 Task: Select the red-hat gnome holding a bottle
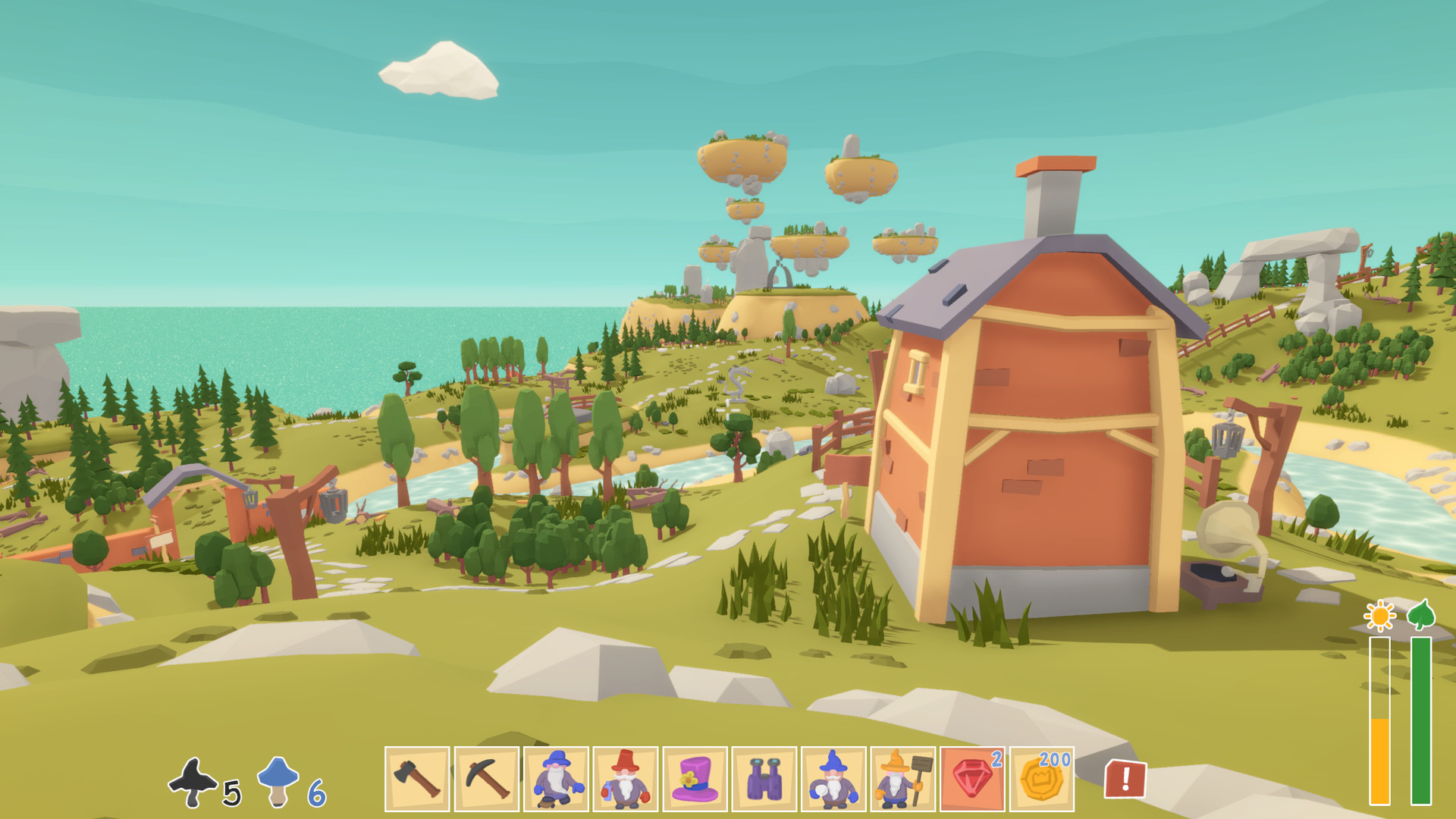626,779
